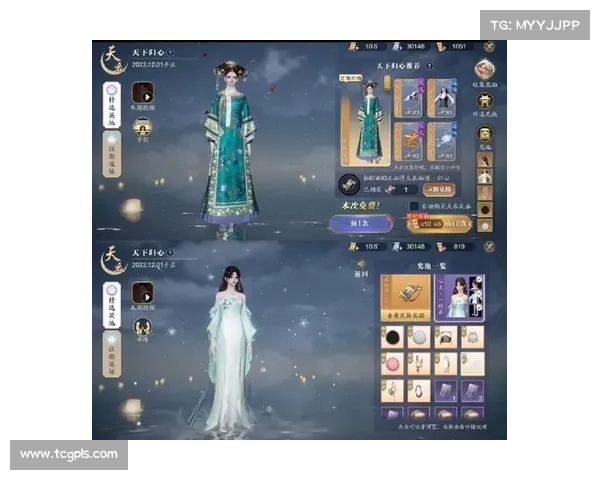Open the 精选兑换 exchange icon
Screen dimensions: 600x480
[485, 100]
